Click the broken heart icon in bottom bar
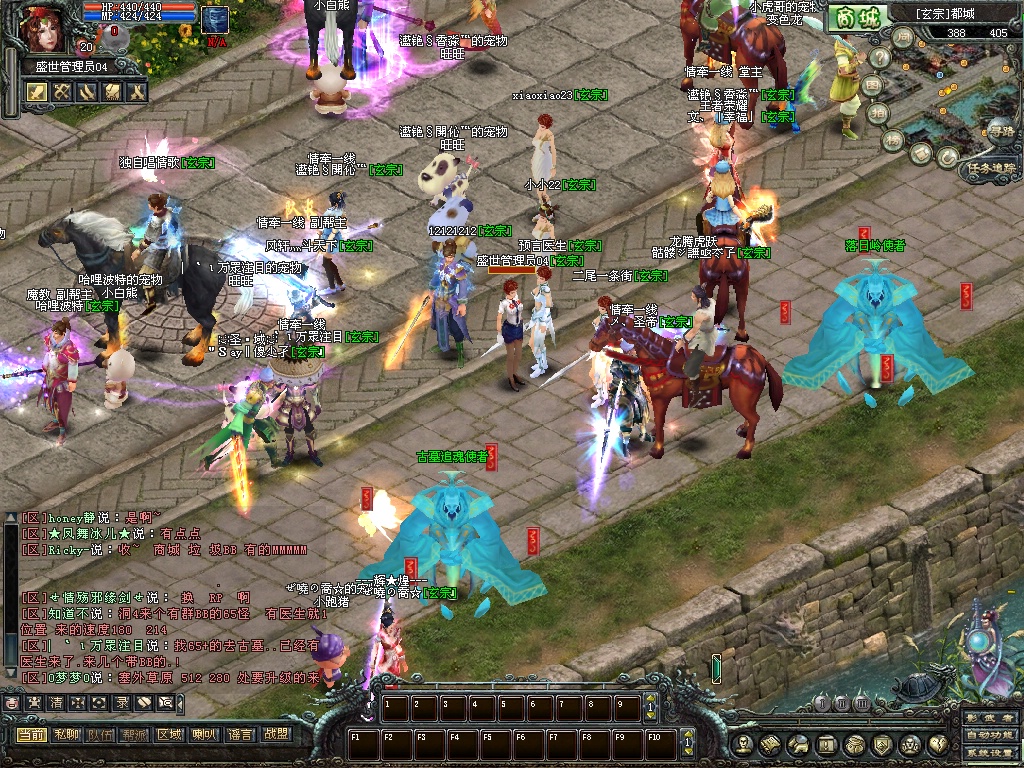1024x768 pixels. pyautogui.click(x=939, y=744)
